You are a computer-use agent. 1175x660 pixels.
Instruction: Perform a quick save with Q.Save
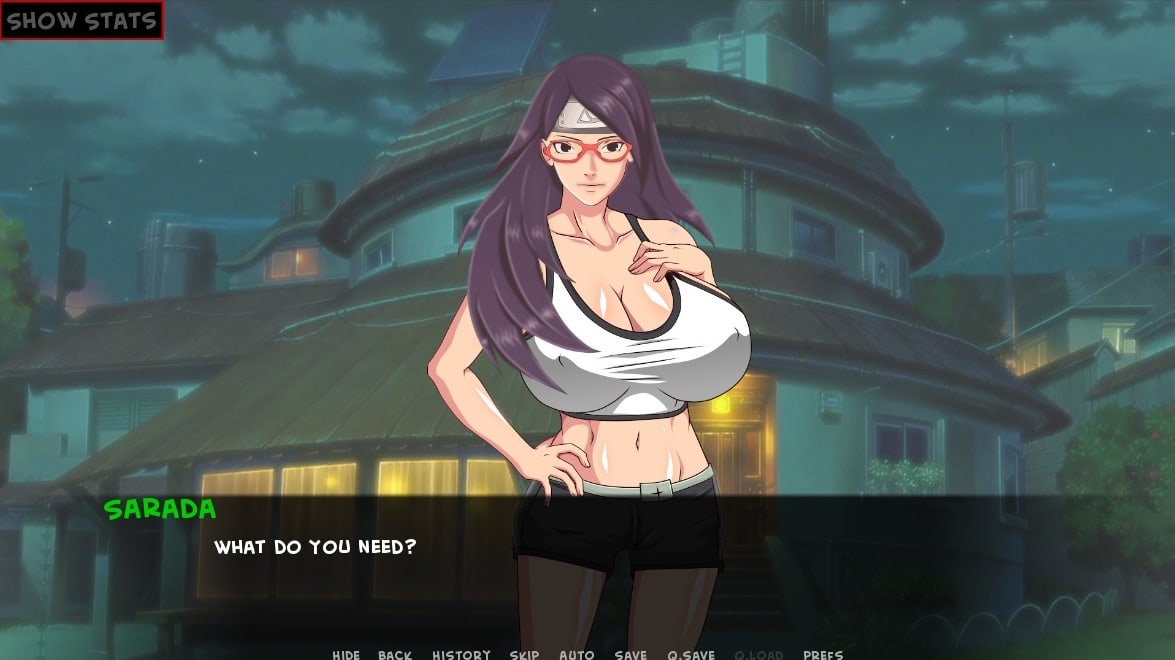691,655
